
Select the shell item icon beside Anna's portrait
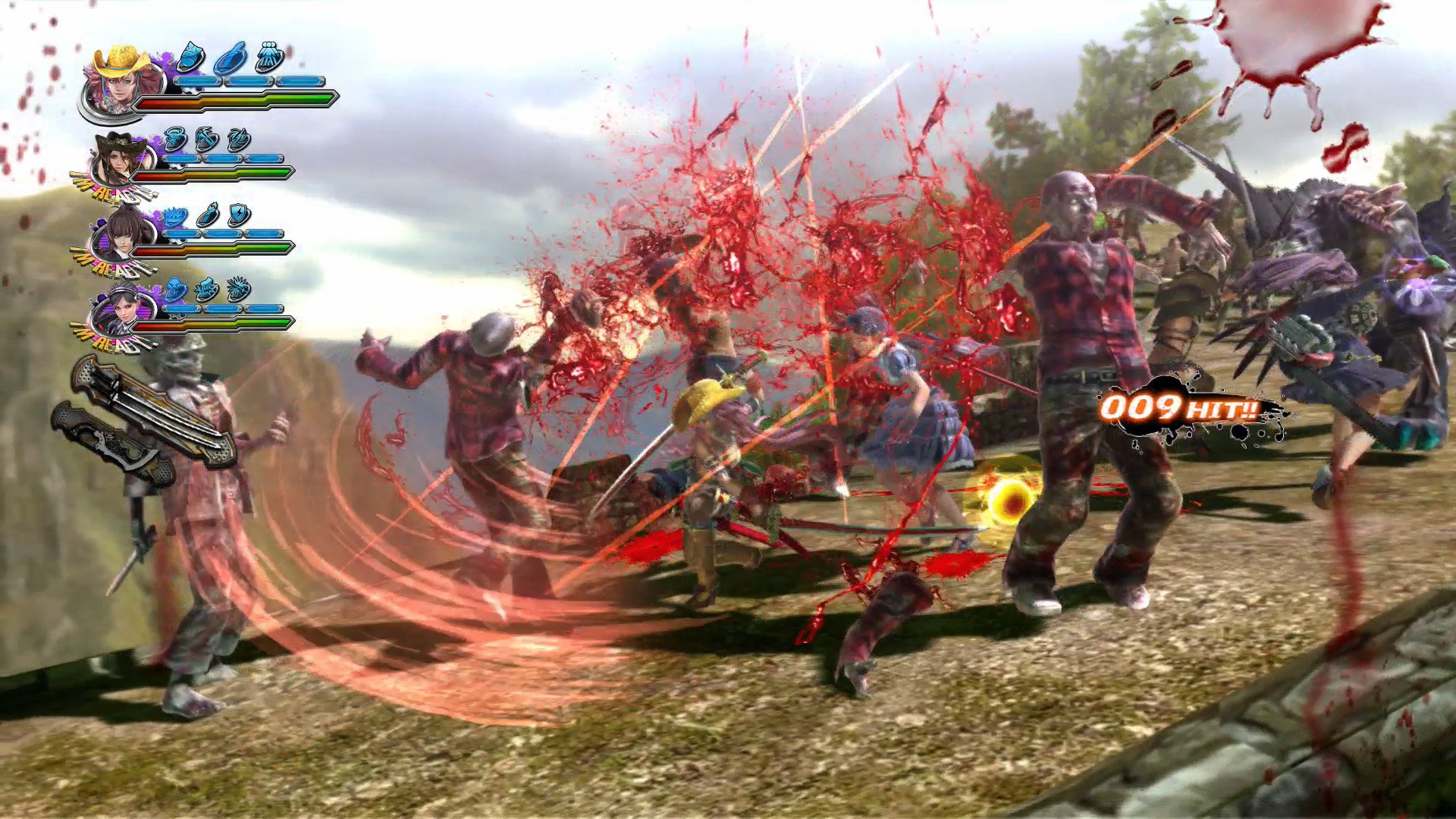[x=190, y=58]
